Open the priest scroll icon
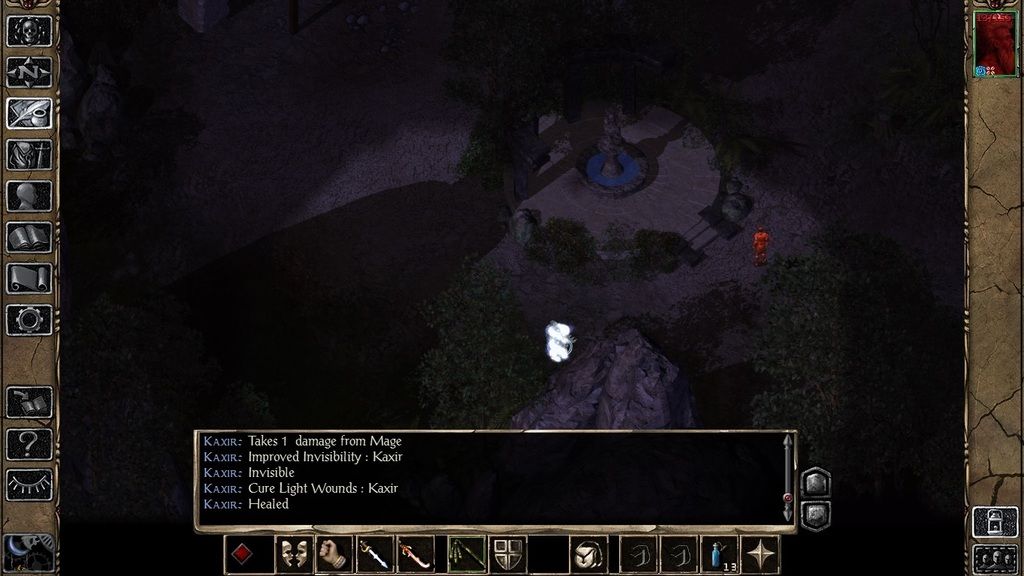1024x576 pixels. pyautogui.click(x=29, y=278)
